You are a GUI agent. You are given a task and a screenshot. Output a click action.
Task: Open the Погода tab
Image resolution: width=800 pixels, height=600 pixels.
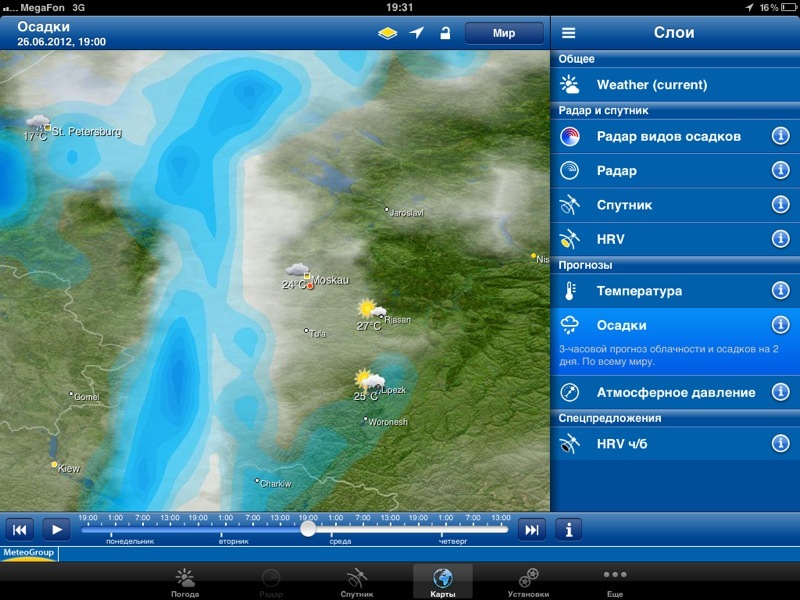pyautogui.click(x=186, y=581)
